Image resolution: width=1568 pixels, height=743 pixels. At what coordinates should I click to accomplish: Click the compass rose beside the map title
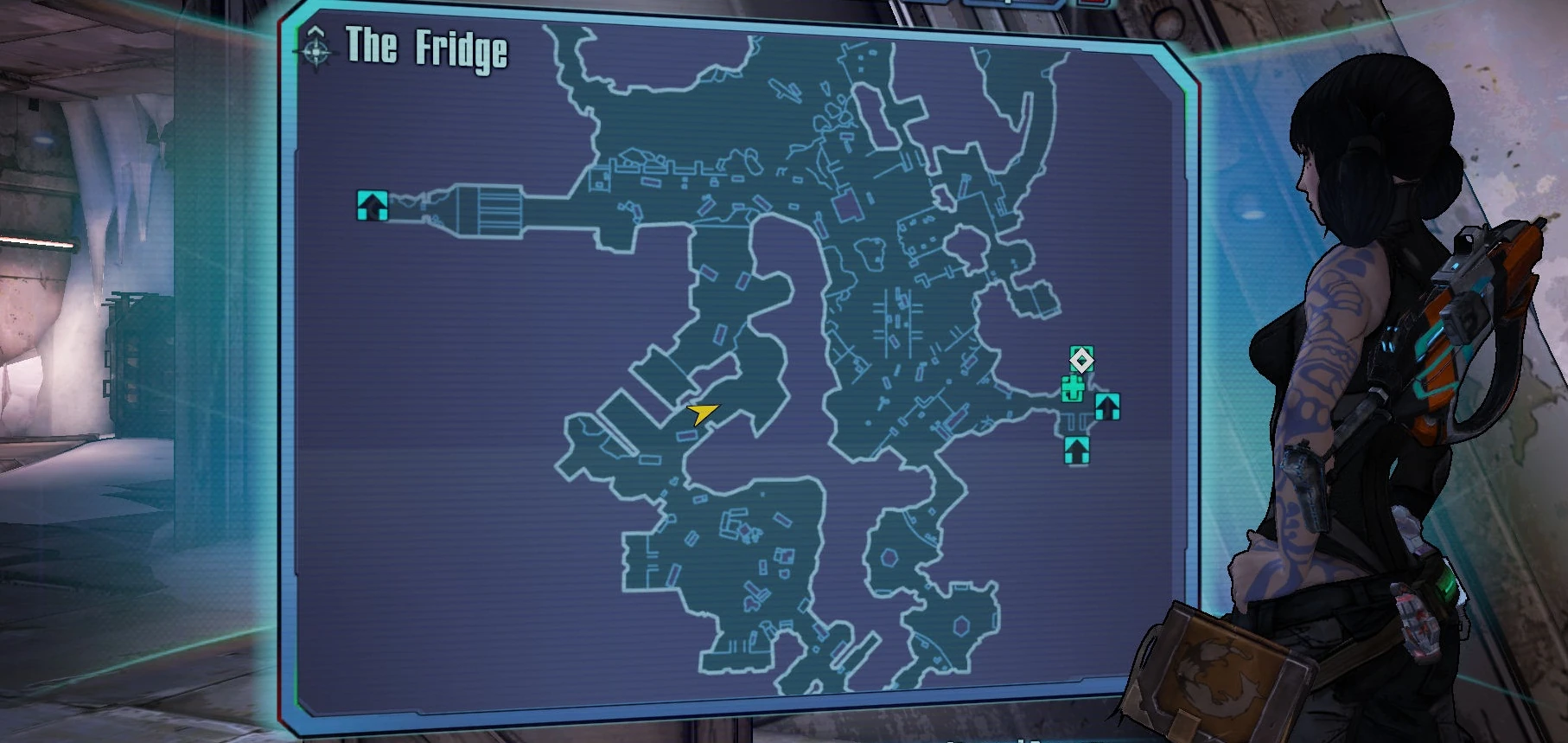(x=316, y=51)
